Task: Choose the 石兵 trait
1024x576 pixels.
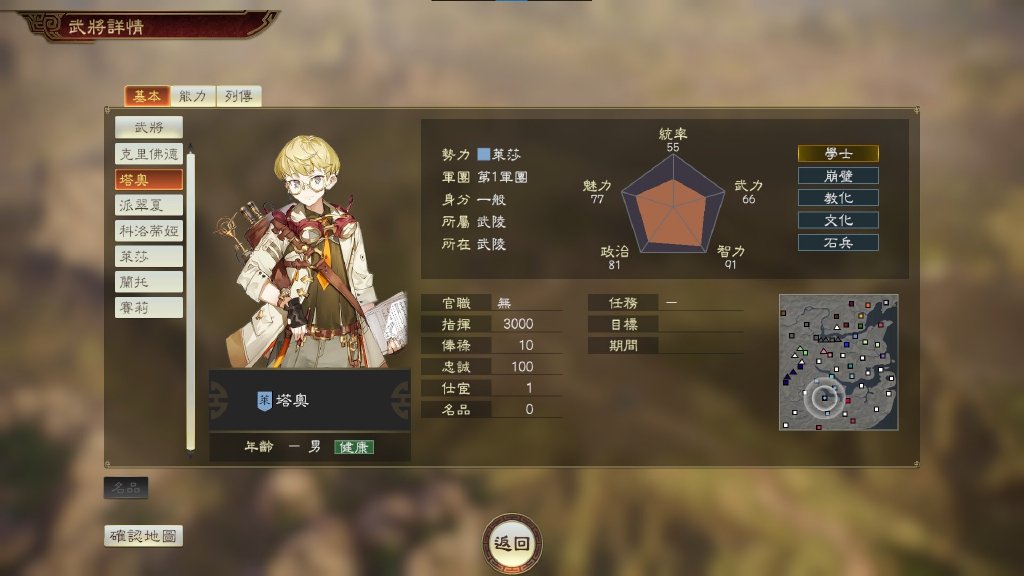Action: [x=838, y=242]
